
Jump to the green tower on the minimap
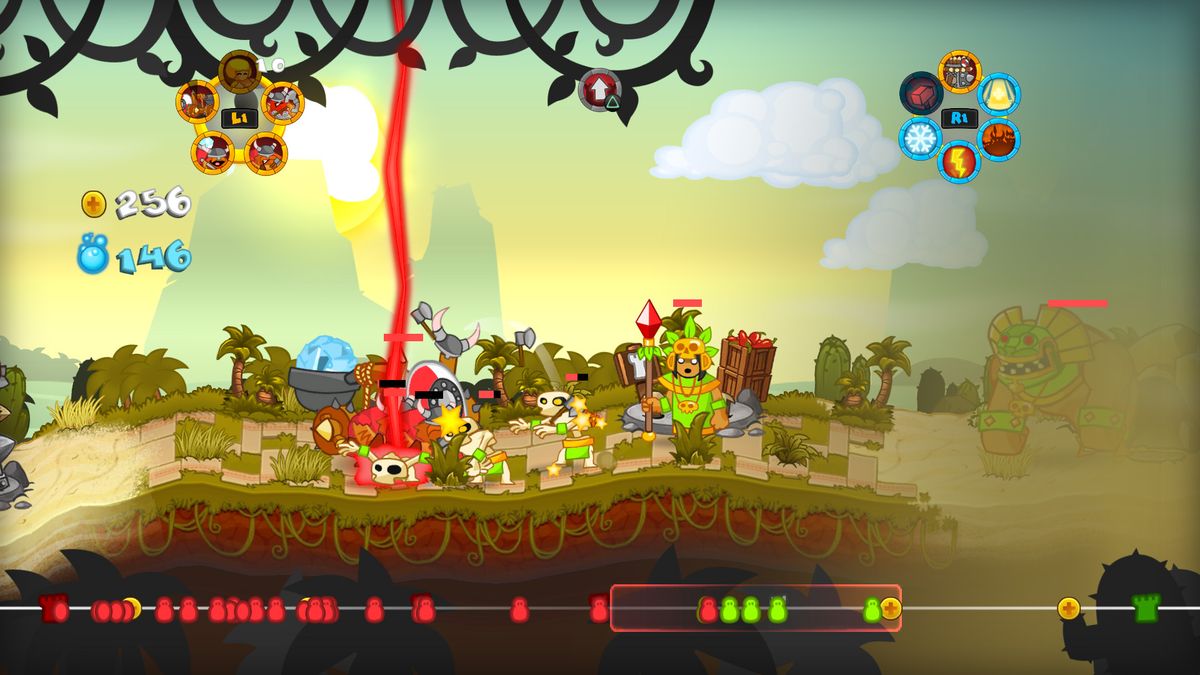[x=1146, y=608]
